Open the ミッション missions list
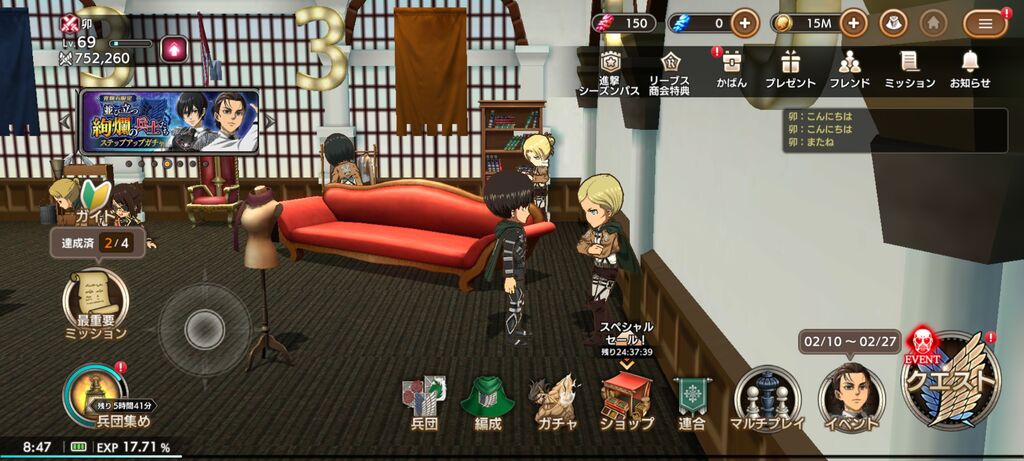 click(909, 68)
